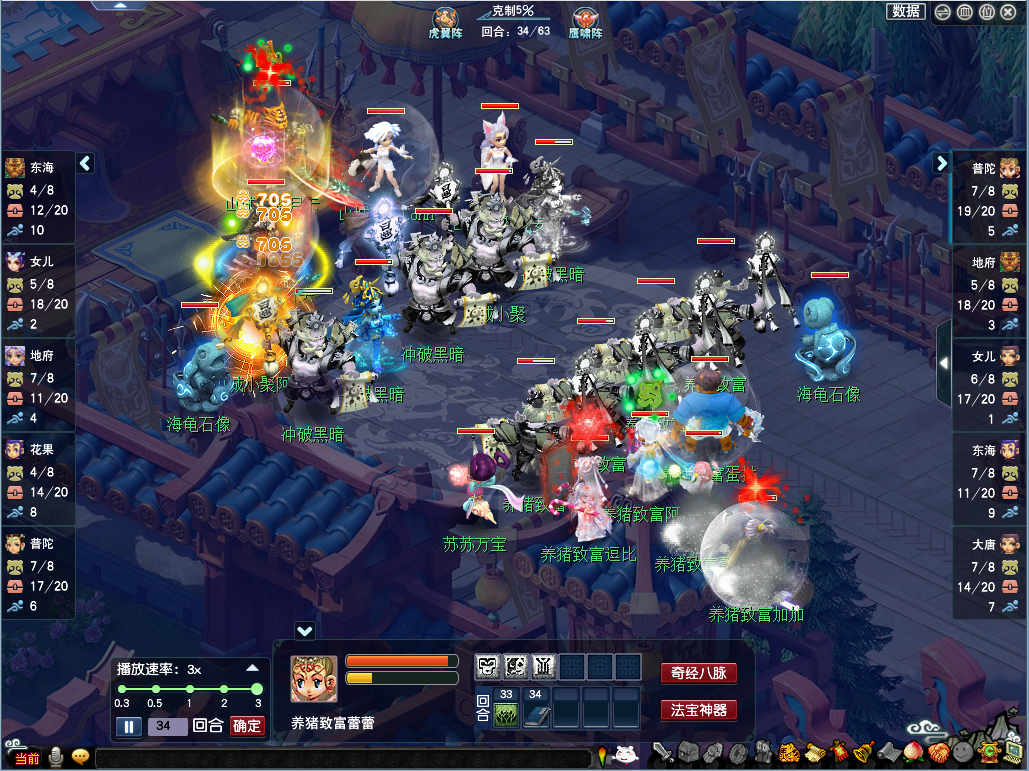This screenshot has width=1029, height=771.
Task: Select the round 34 book skill icon
Action: (x=536, y=715)
